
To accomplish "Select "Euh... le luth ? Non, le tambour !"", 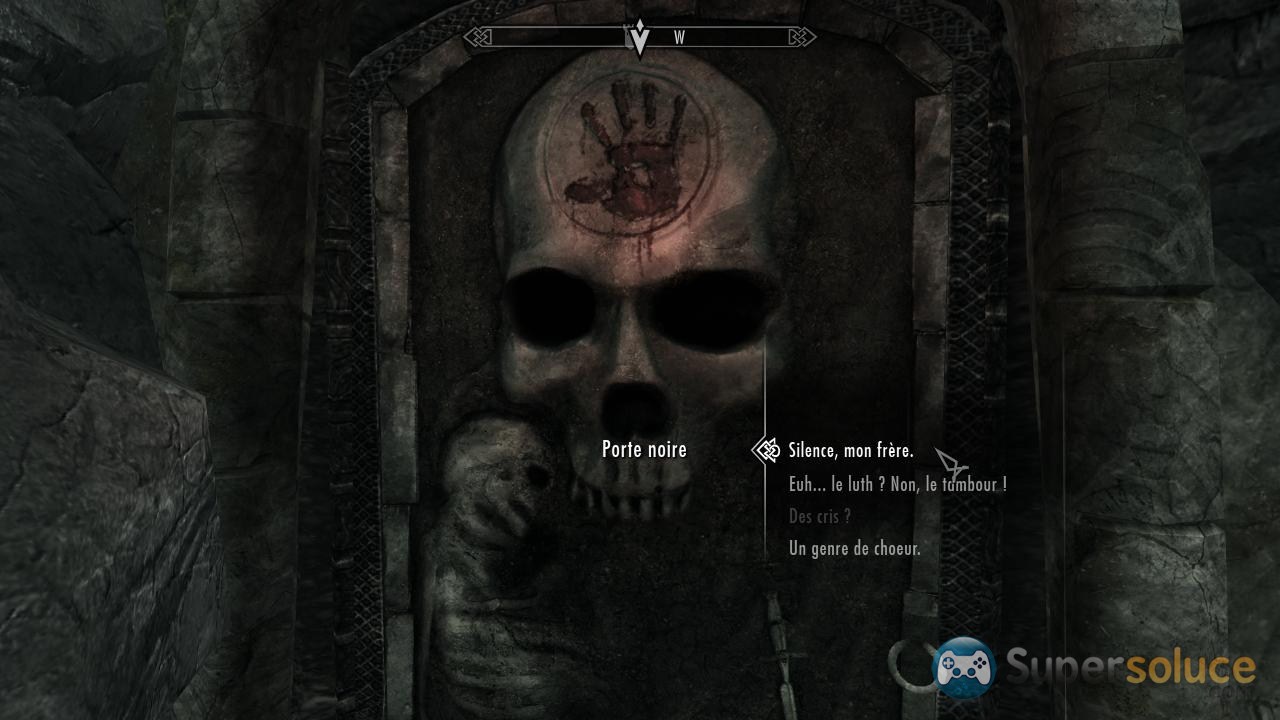I will click(897, 484).
